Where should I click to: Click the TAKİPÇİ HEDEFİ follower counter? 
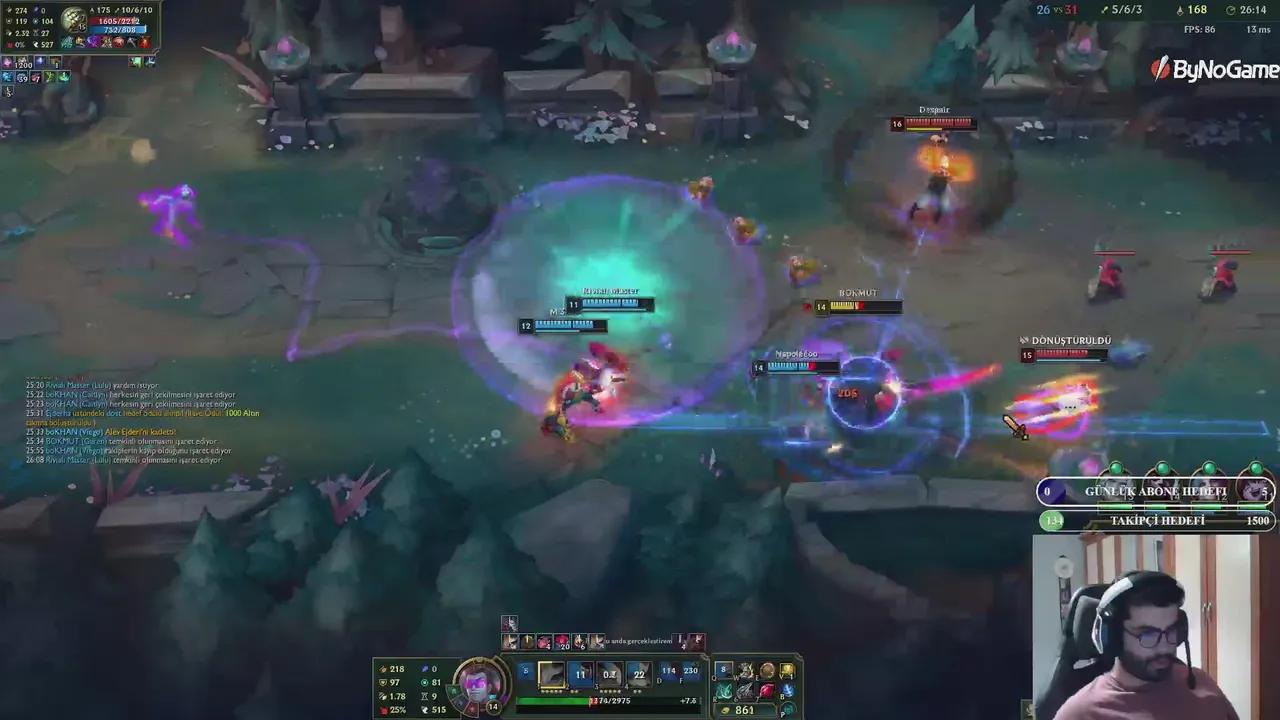click(x=1156, y=520)
